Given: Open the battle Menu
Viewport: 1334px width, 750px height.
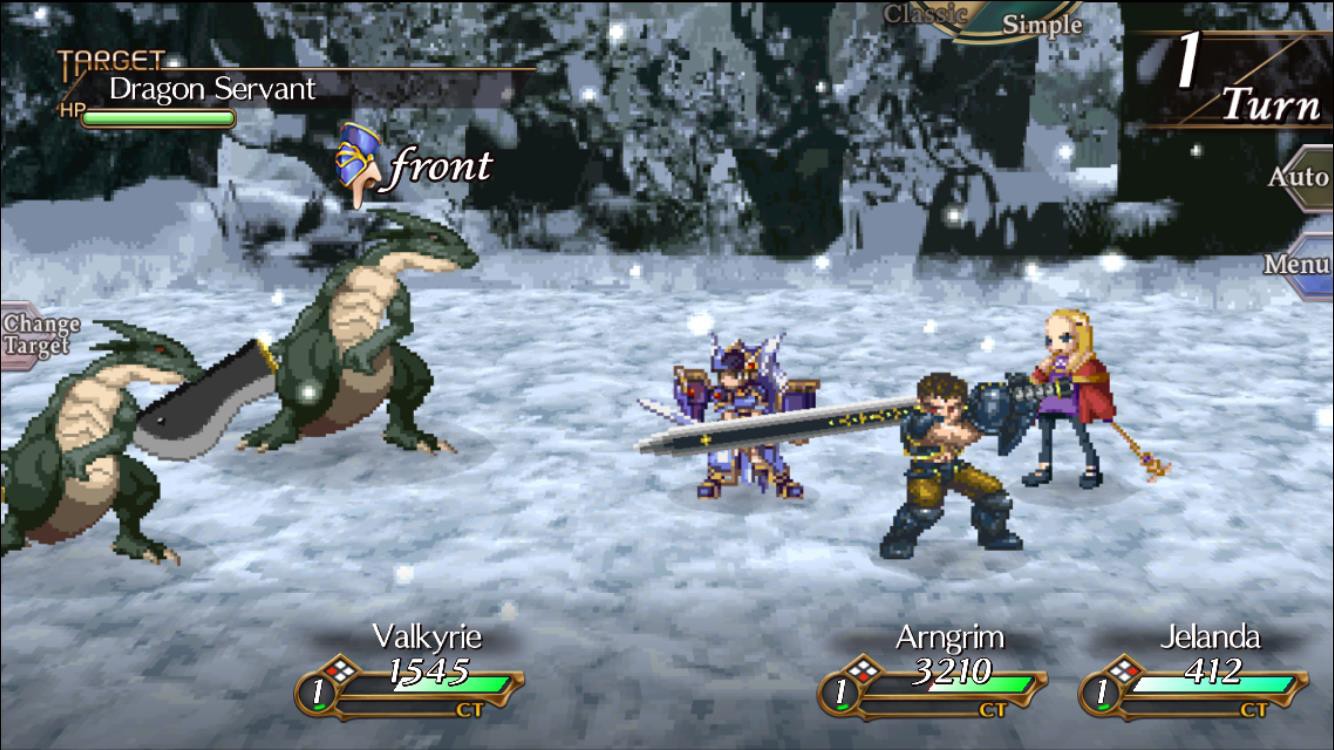Looking at the screenshot, I should coord(1295,264).
